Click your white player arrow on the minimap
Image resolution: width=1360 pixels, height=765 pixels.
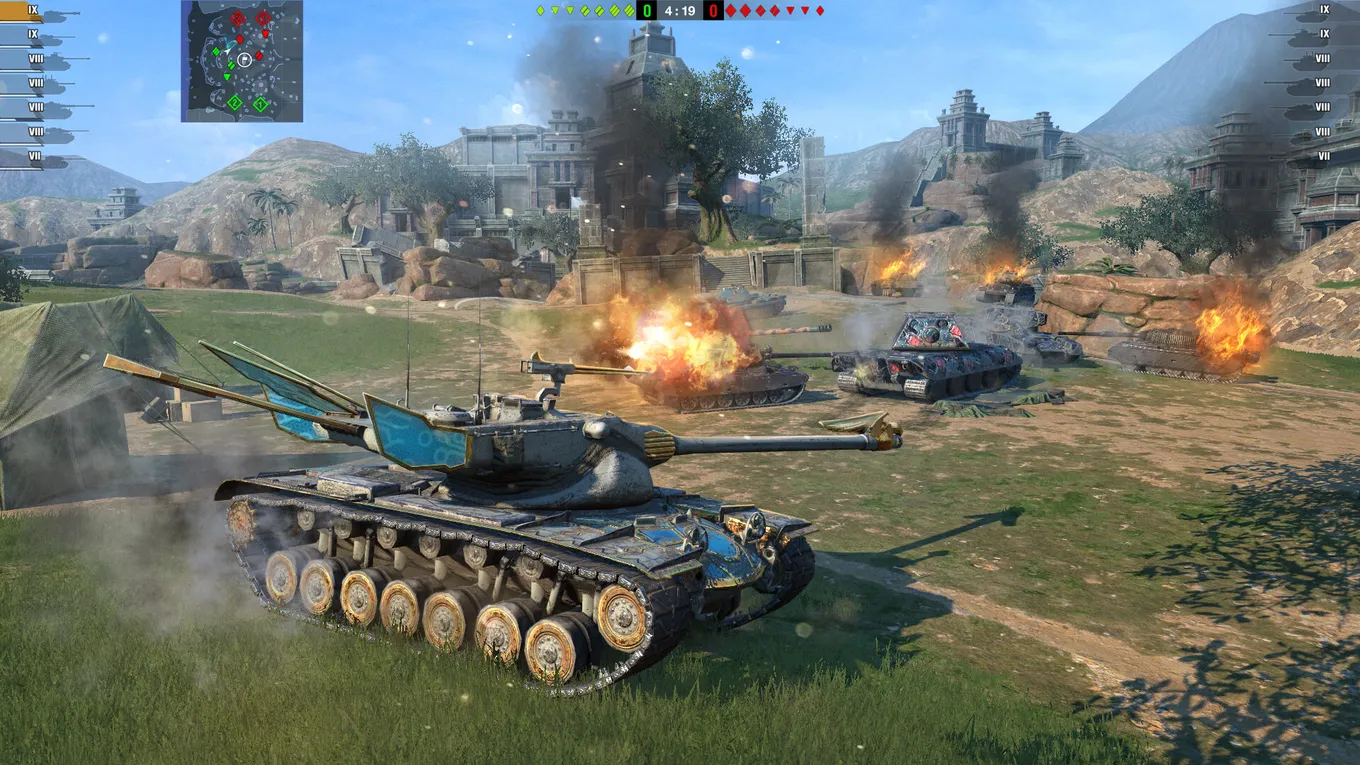click(227, 51)
